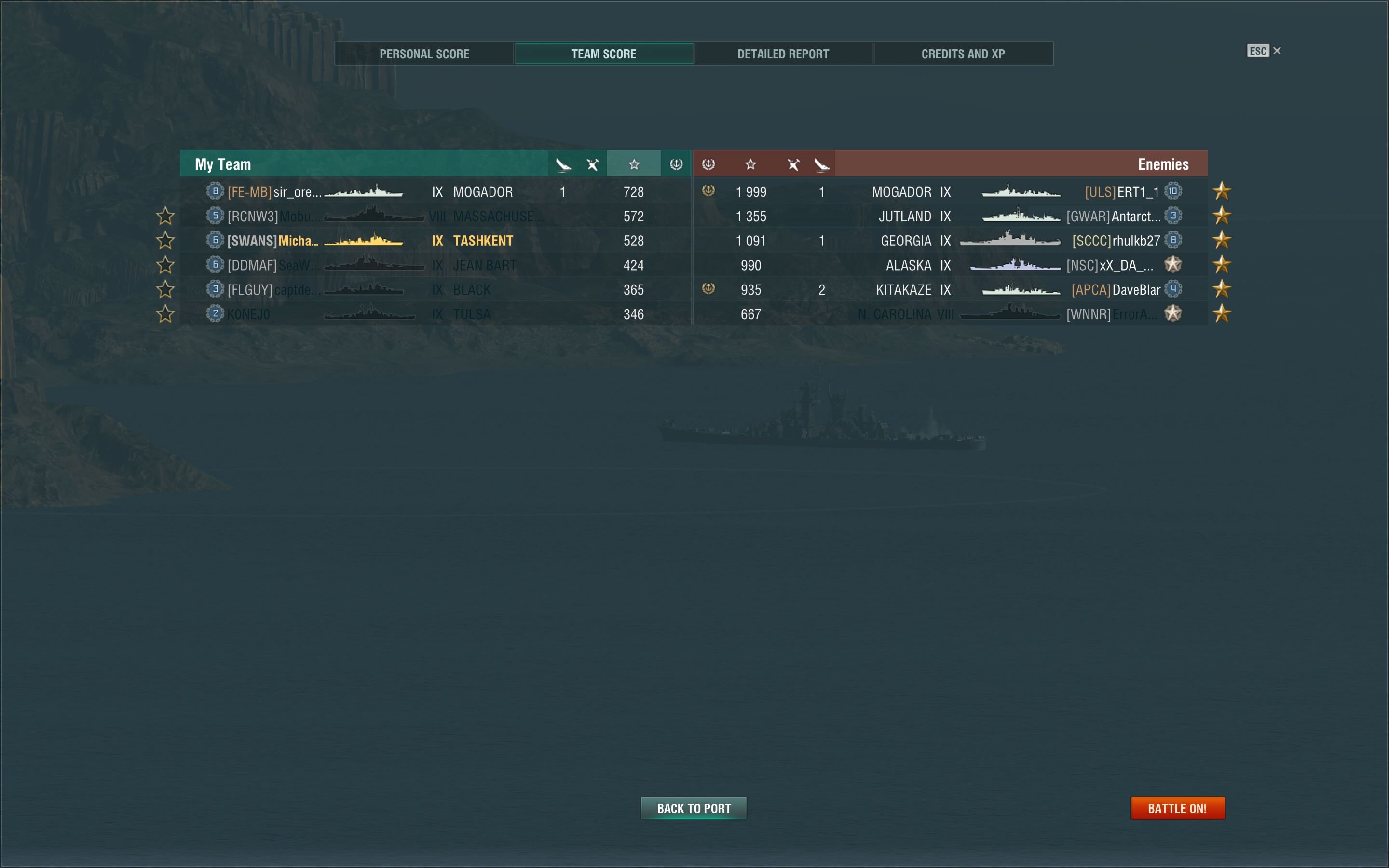Click the outline star beside FLGUY Black
Image resolution: width=1389 pixels, height=868 pixels.
tap(165, 289)
